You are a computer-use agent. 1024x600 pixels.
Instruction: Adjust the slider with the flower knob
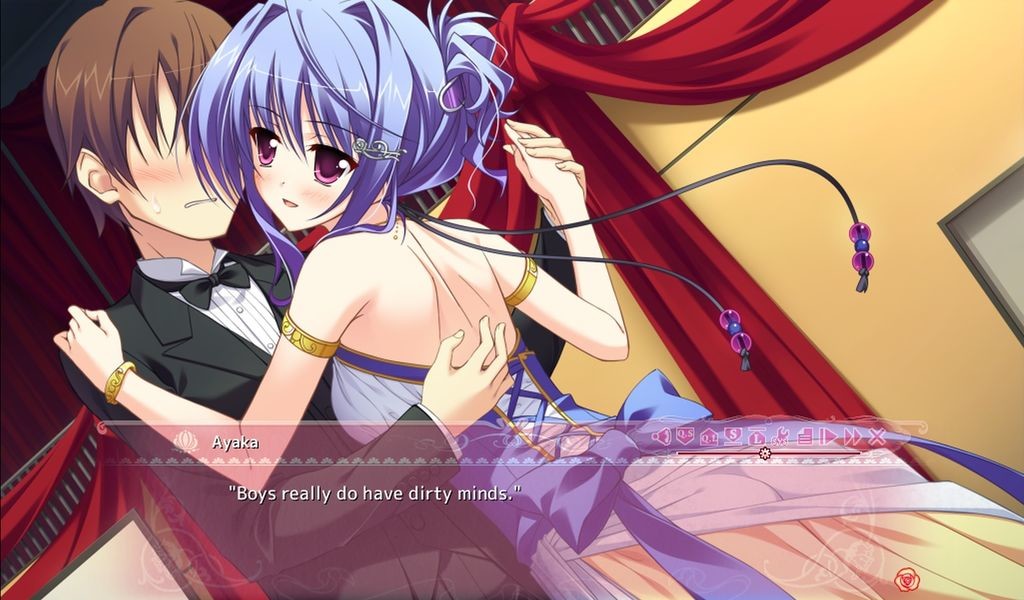(x=765, y=453)
